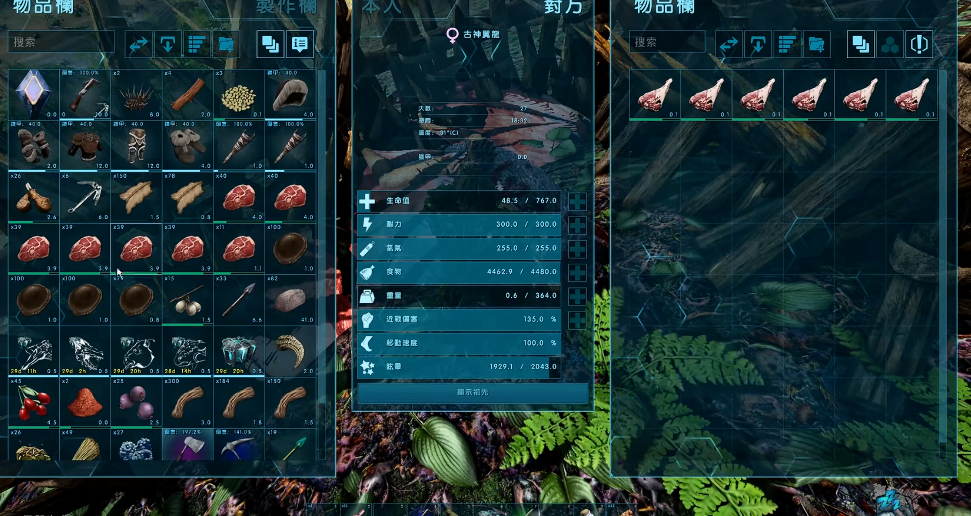Viewport: 971px width, 516px height.
Task: Select the cooked meat drumsticks stack
Action: (34, 197)
